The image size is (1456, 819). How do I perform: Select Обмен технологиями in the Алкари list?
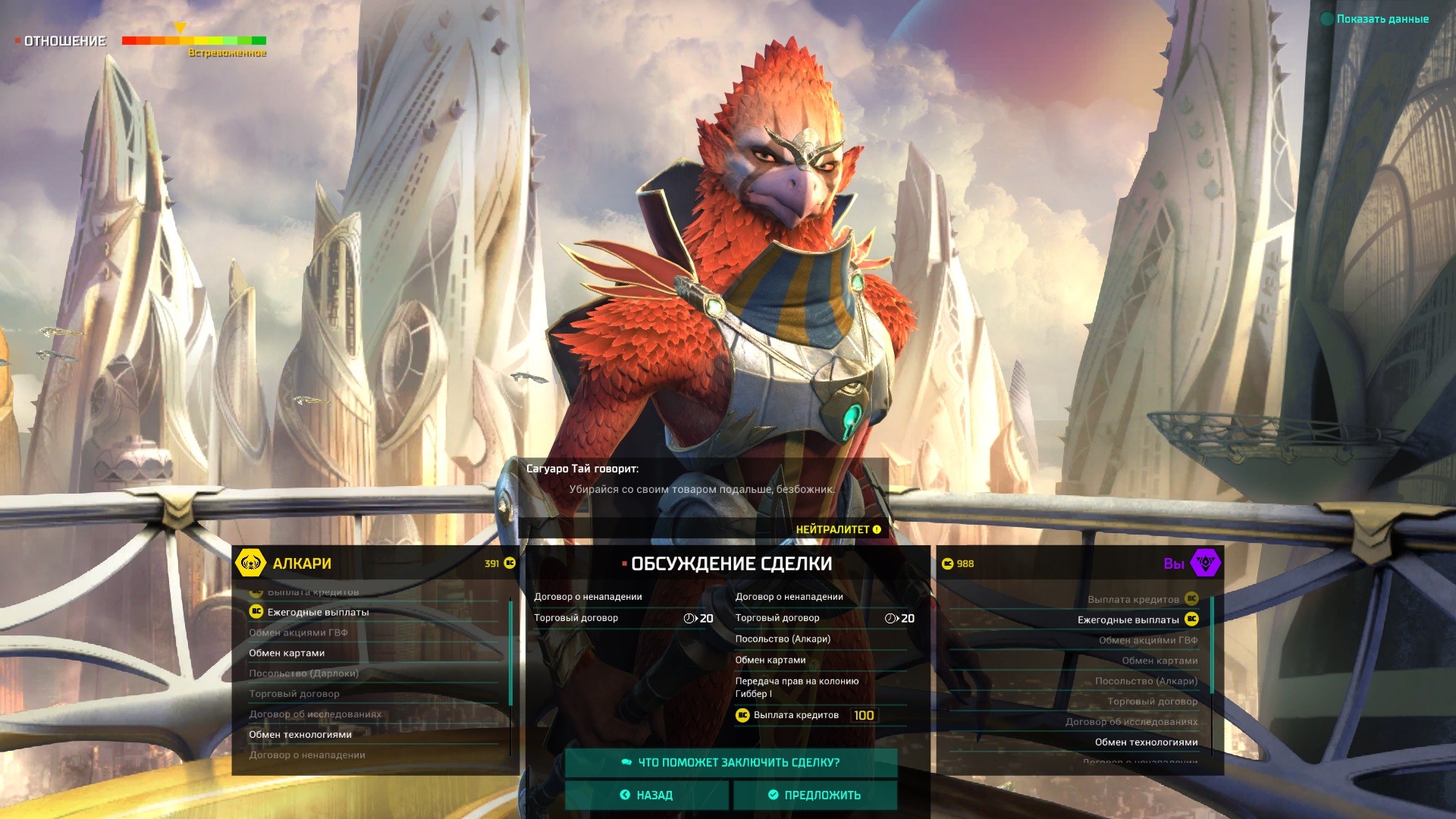[300, 734]
